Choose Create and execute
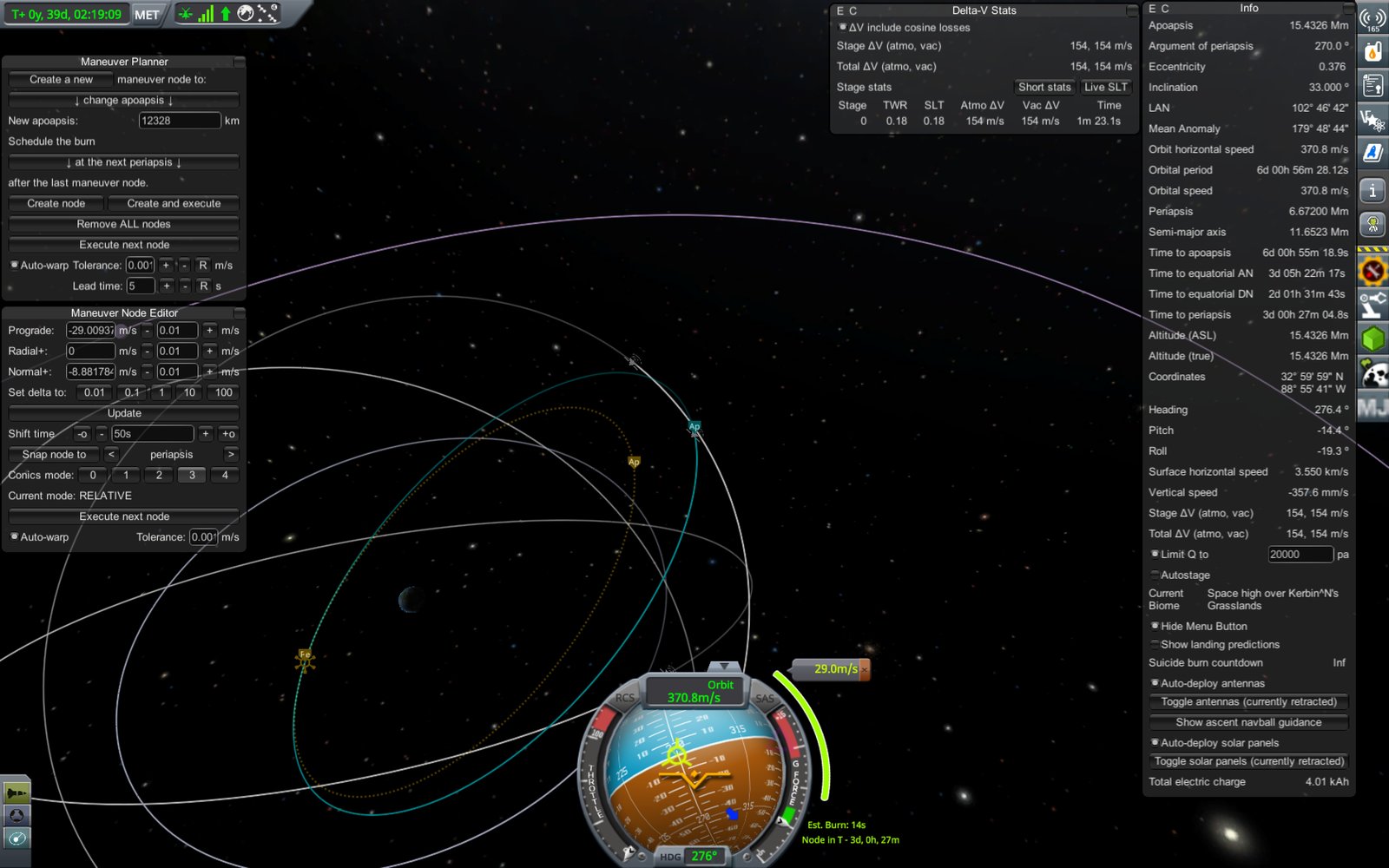Image resolution: width=1389 pixels, height=868 pixels. click(174, 203)
